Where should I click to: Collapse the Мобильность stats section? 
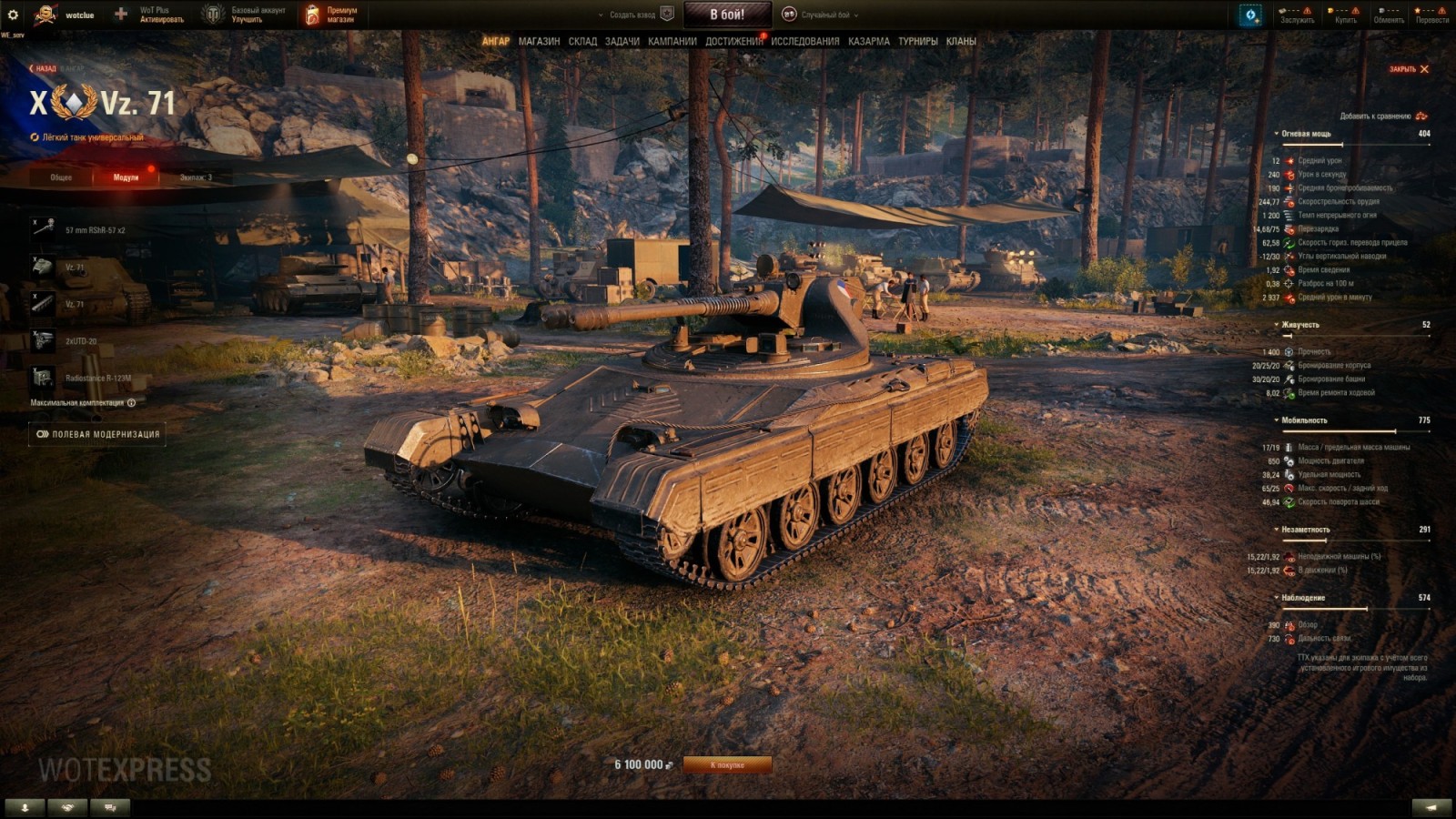(x=1278, y=420)
